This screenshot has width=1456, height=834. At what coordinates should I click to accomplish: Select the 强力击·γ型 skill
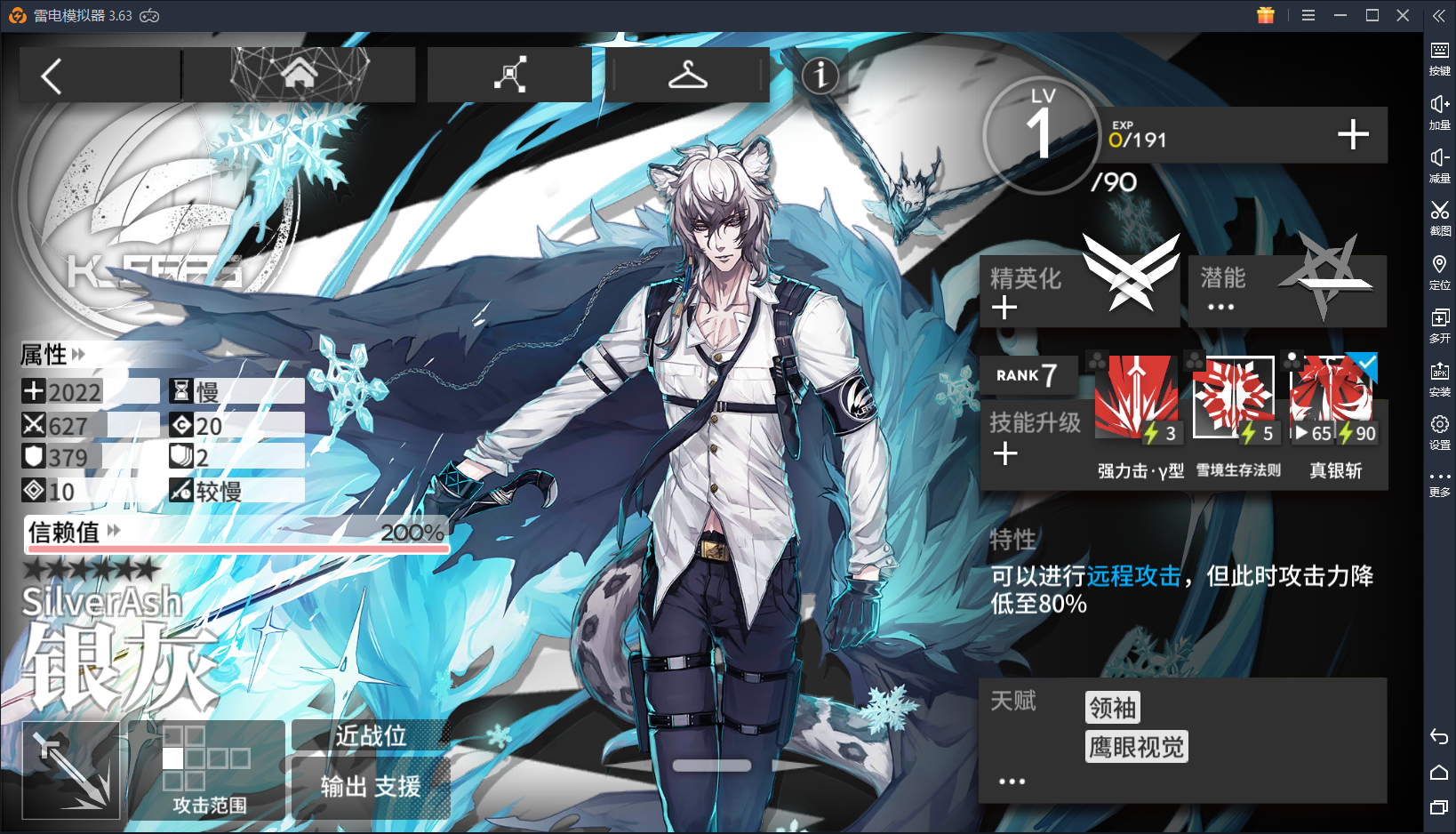[x=1138, y=397]
